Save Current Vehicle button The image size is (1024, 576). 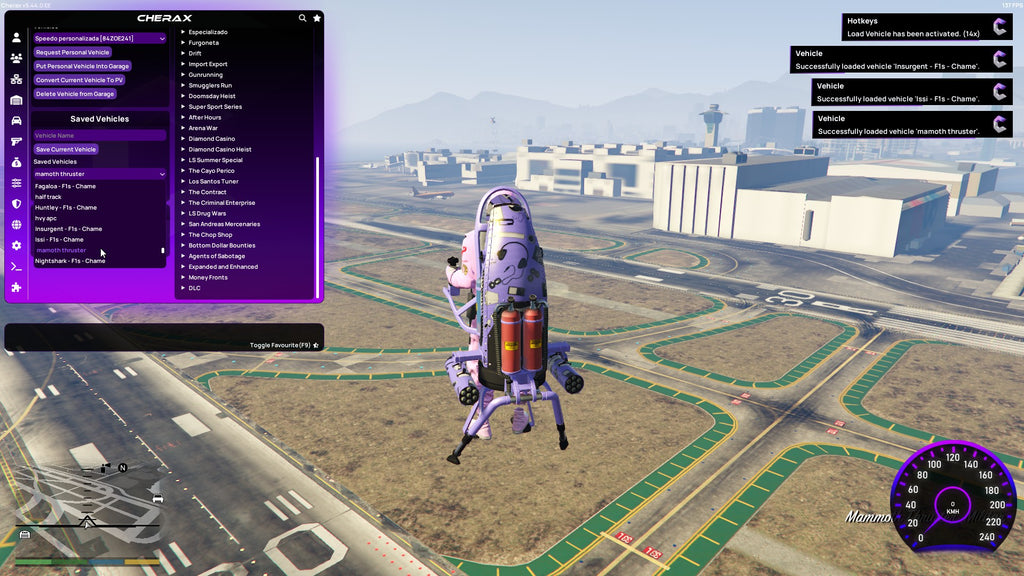[x=65, y=149]
